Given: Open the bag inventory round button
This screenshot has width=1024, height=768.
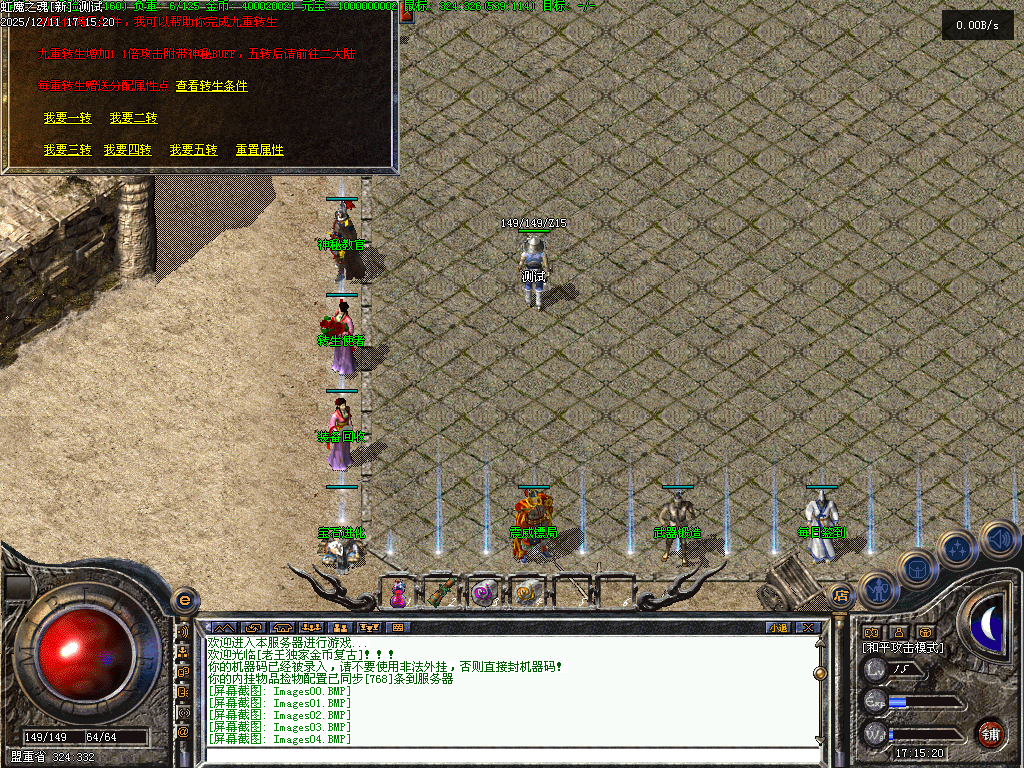Looking at the screenshot, I should [918, 568].
